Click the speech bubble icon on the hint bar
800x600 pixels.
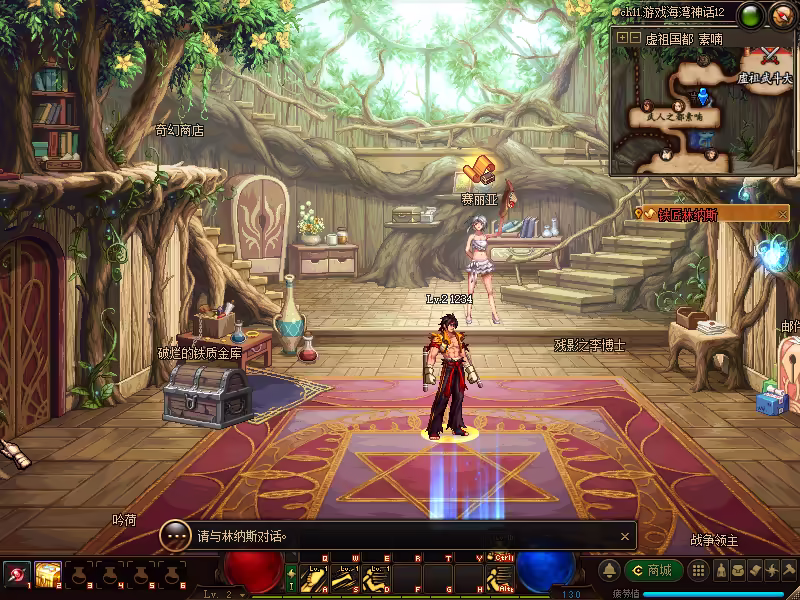click(176, 536)
